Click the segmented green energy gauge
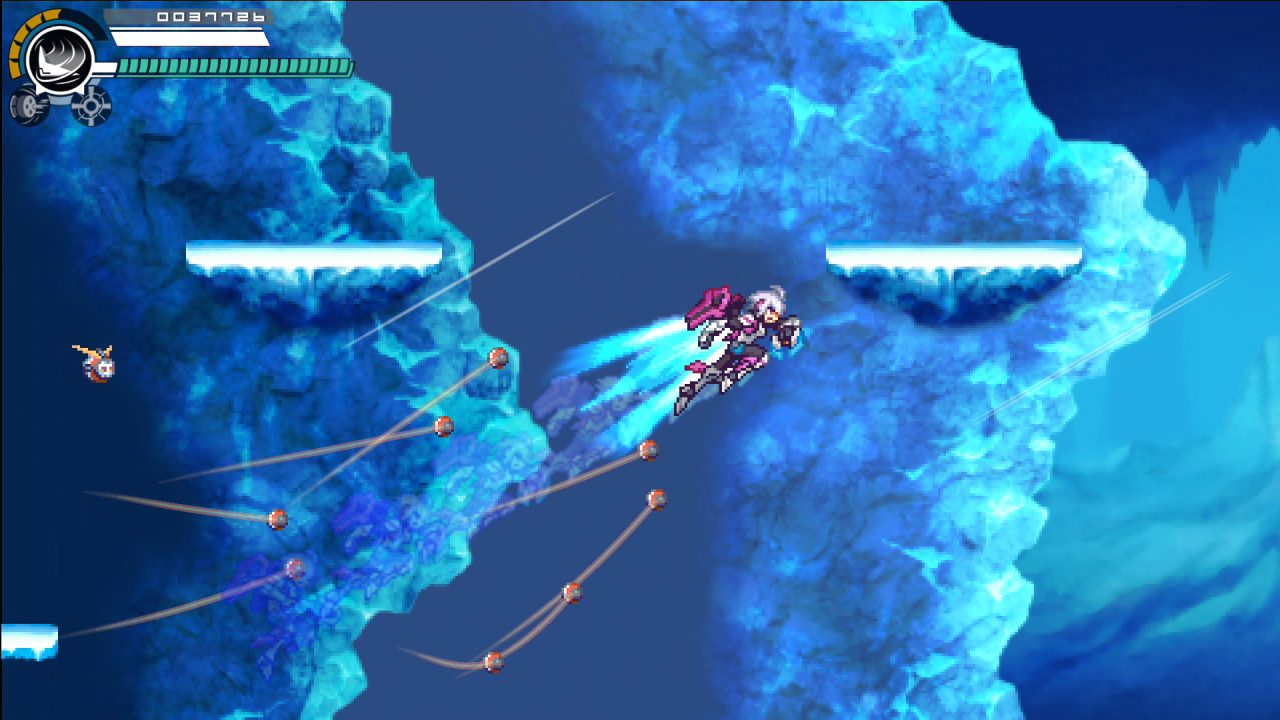 coord(235,69)
